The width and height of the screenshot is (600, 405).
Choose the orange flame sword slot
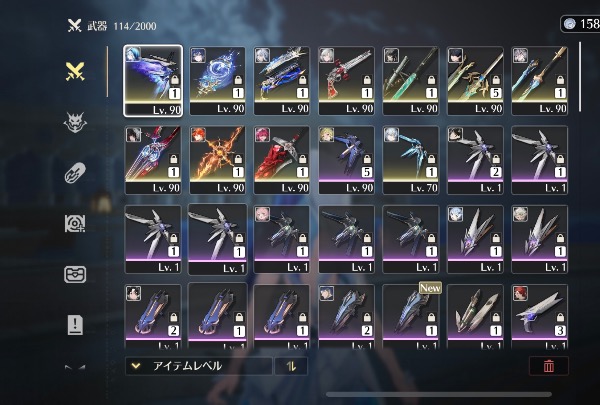coord(217,159)
